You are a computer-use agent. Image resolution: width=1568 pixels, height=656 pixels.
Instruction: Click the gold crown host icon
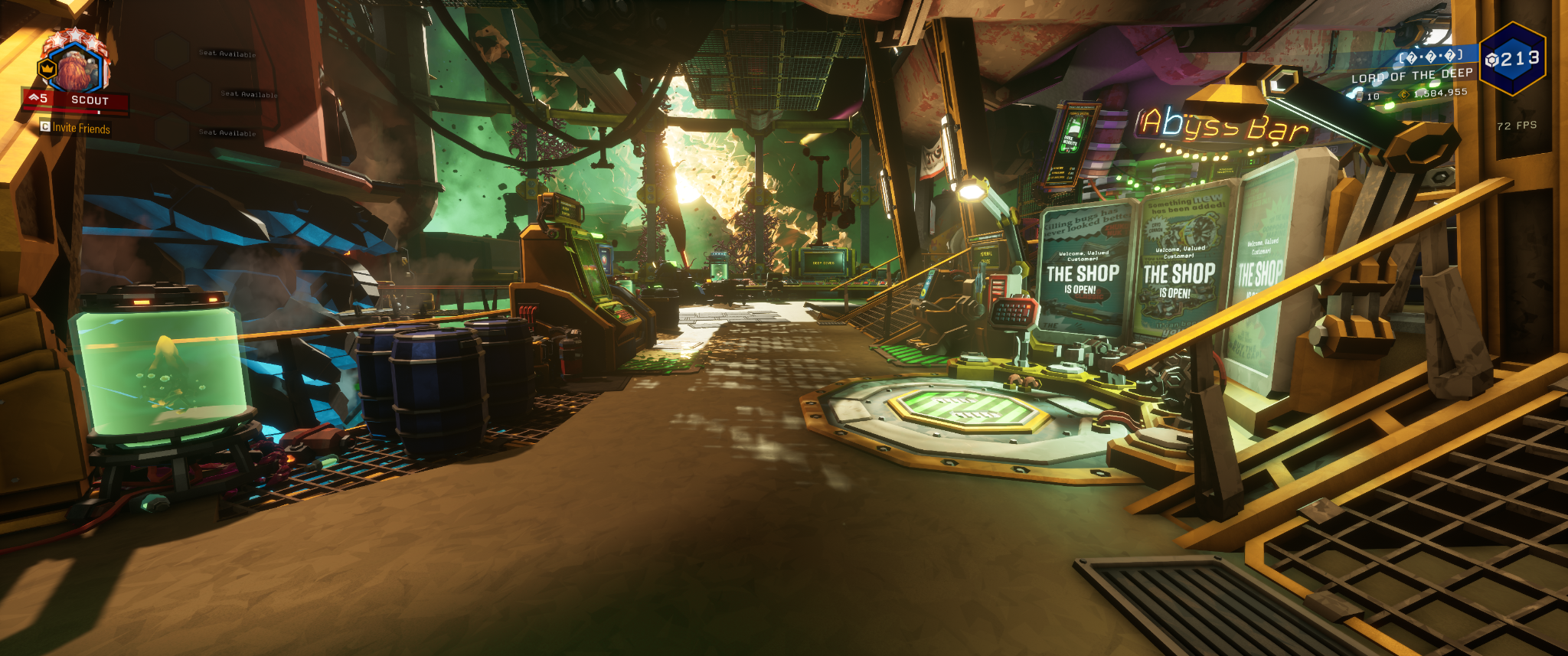(47, 69)
